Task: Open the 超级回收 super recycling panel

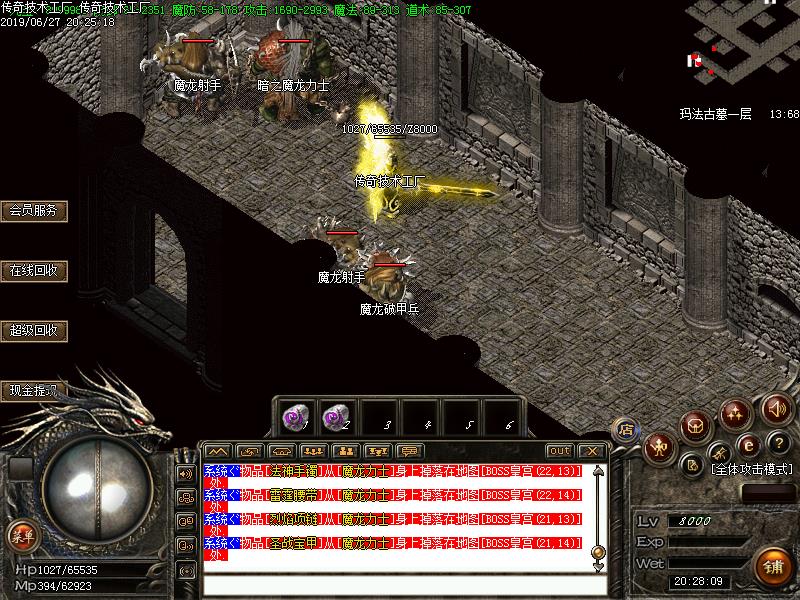Action: 33,331
